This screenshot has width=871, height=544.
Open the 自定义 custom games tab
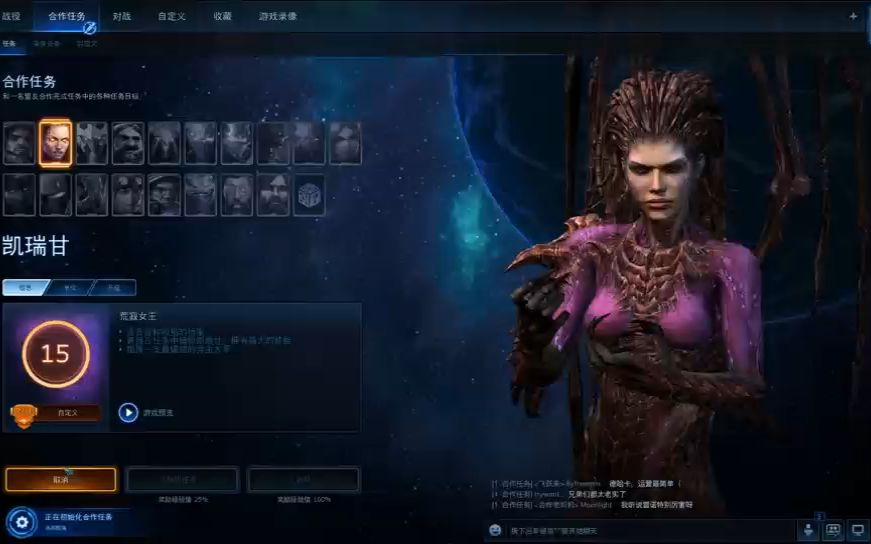(x=170, y=16)
